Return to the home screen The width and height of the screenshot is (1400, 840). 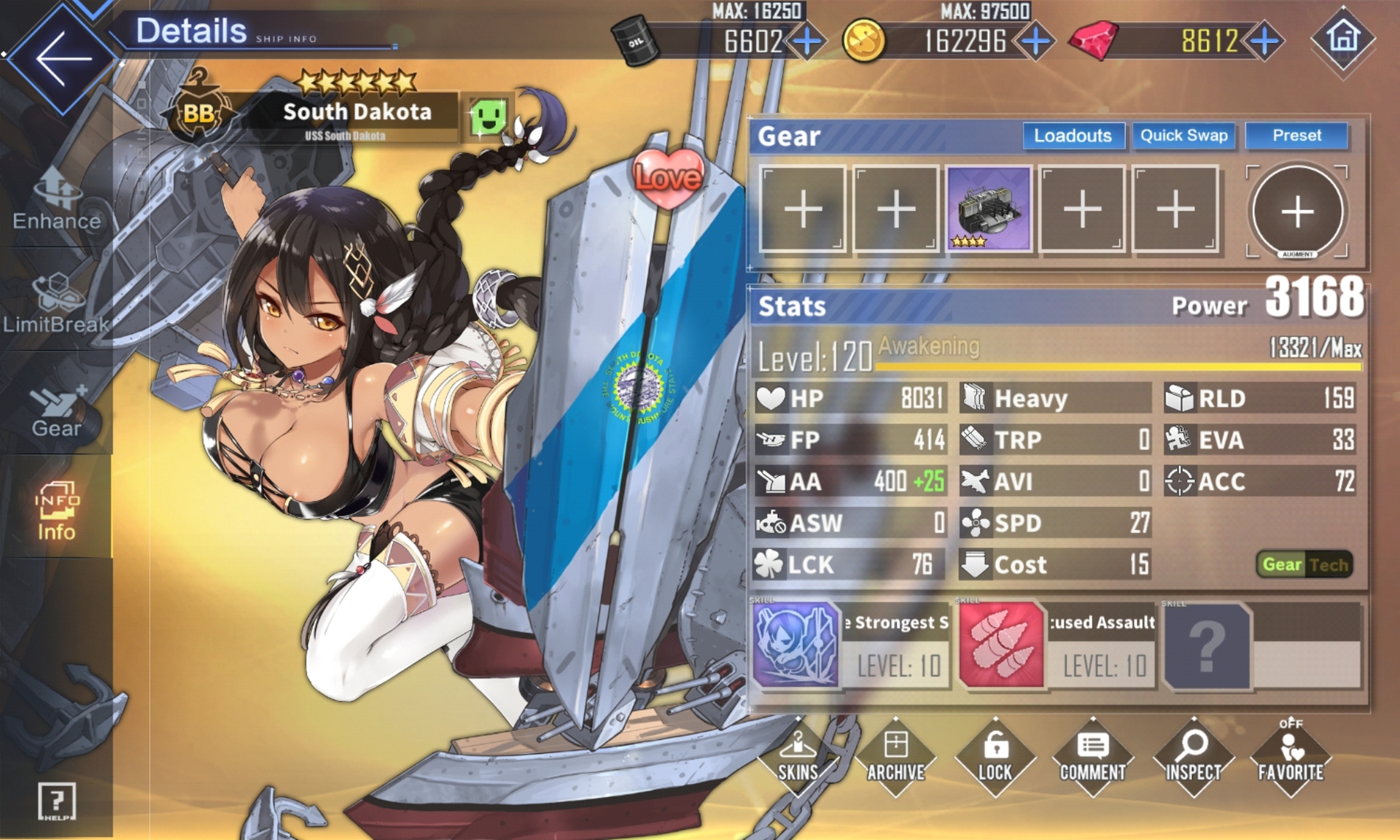1343,39
